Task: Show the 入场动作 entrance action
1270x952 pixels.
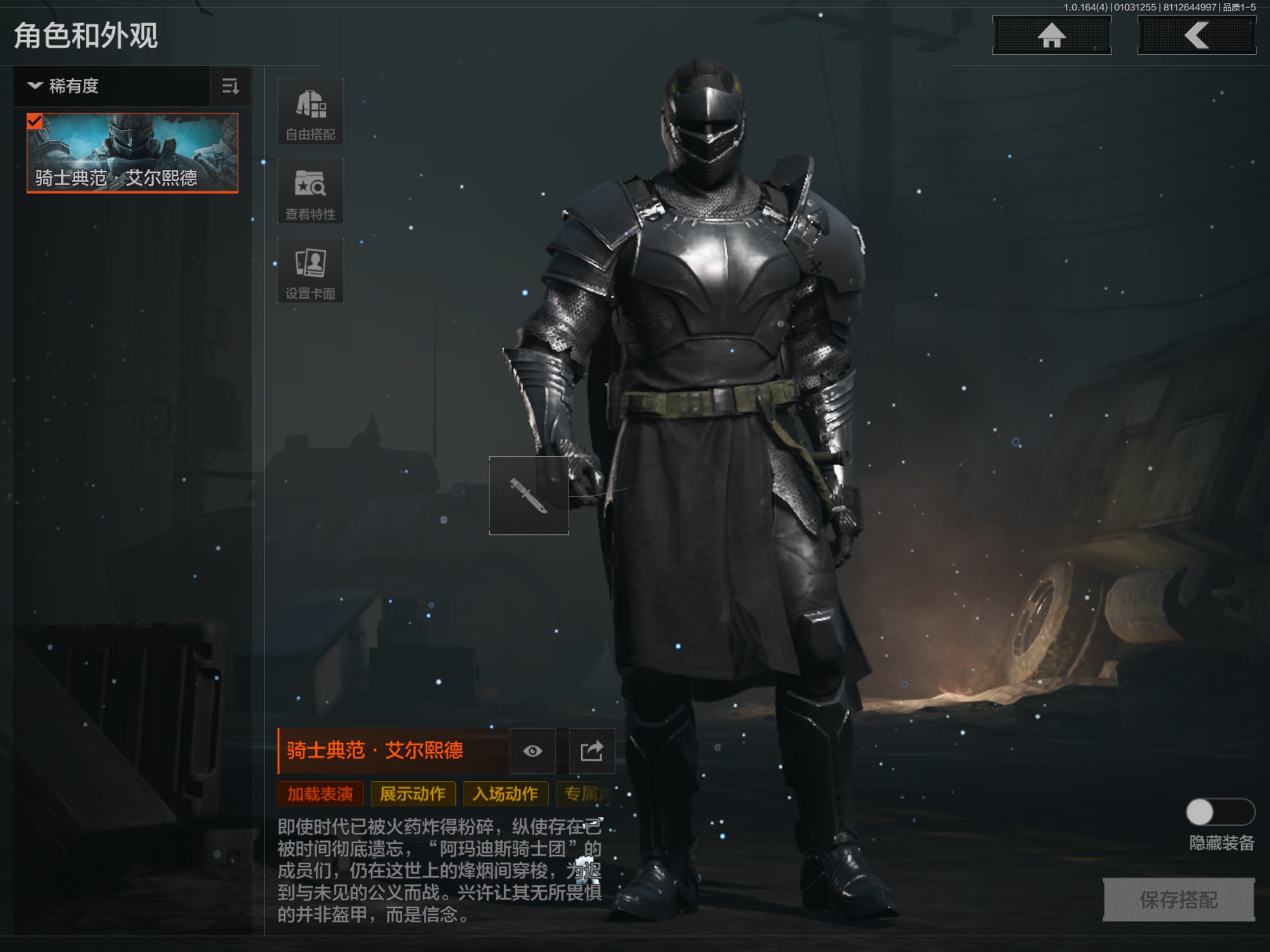Action: point(506,794)
